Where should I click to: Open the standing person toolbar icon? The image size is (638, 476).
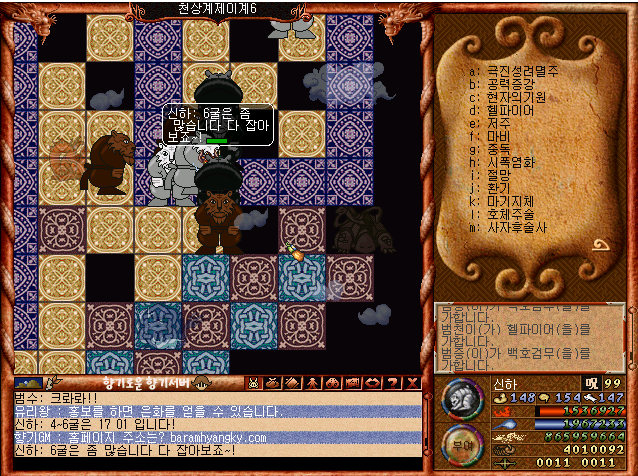pyautogui.click(x=313, y=382)
